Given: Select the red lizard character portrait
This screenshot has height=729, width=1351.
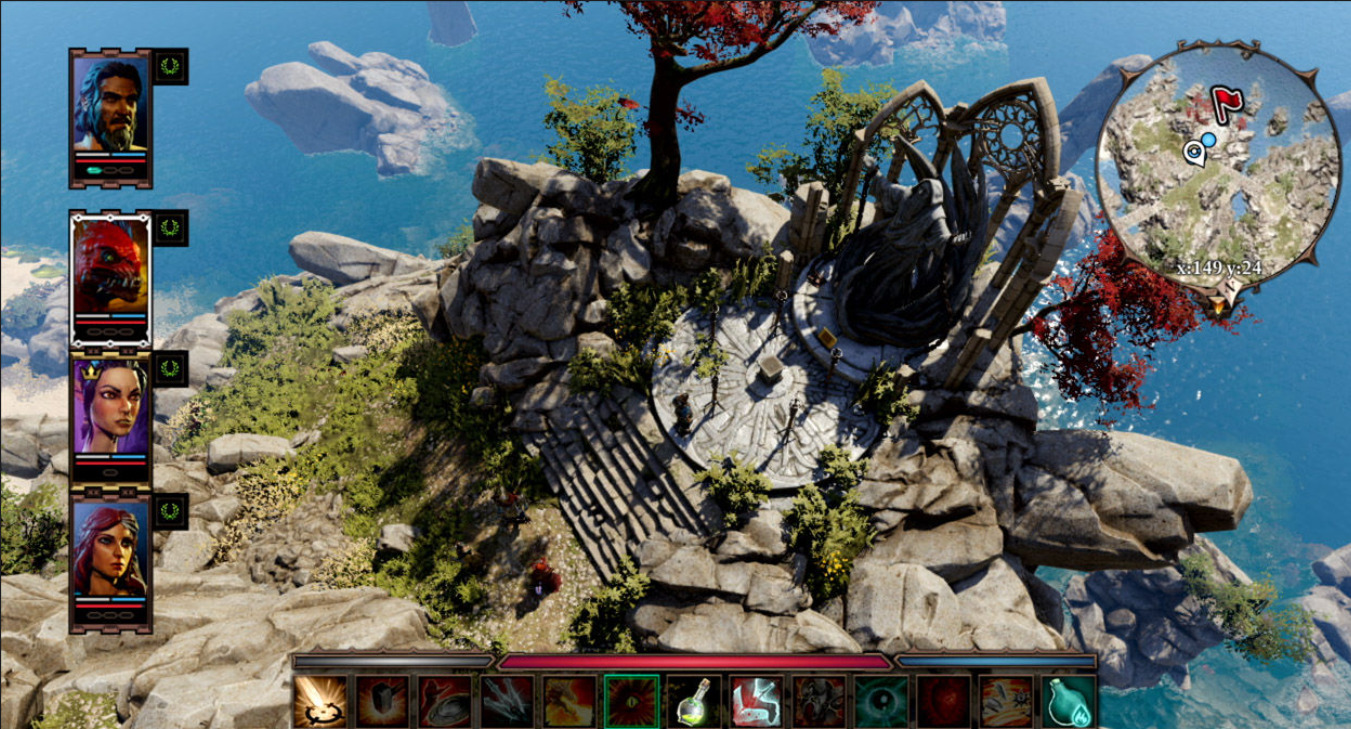Looking at the screenshot, I should coord(110,267).
